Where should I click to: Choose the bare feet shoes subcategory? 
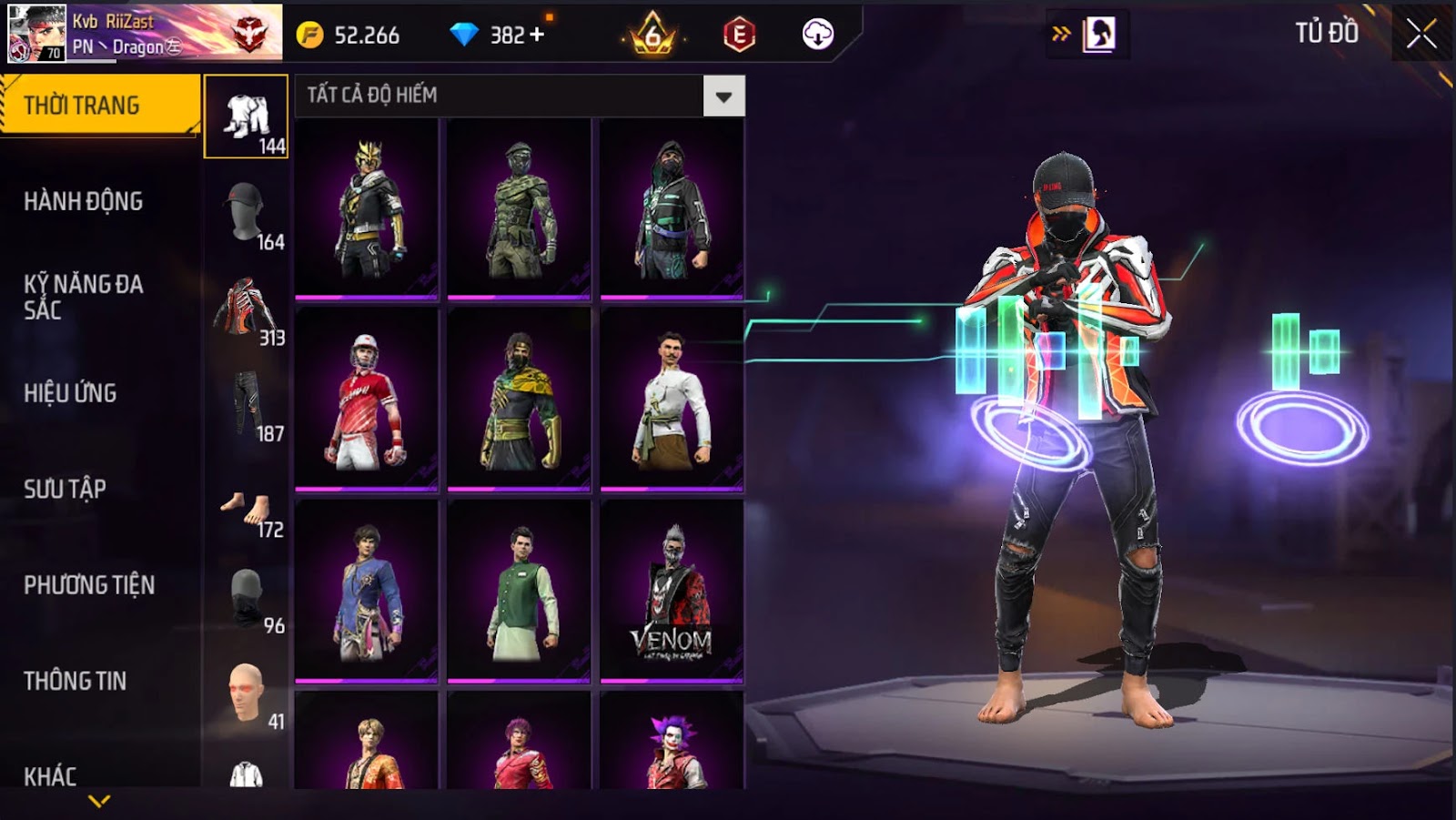247,511
